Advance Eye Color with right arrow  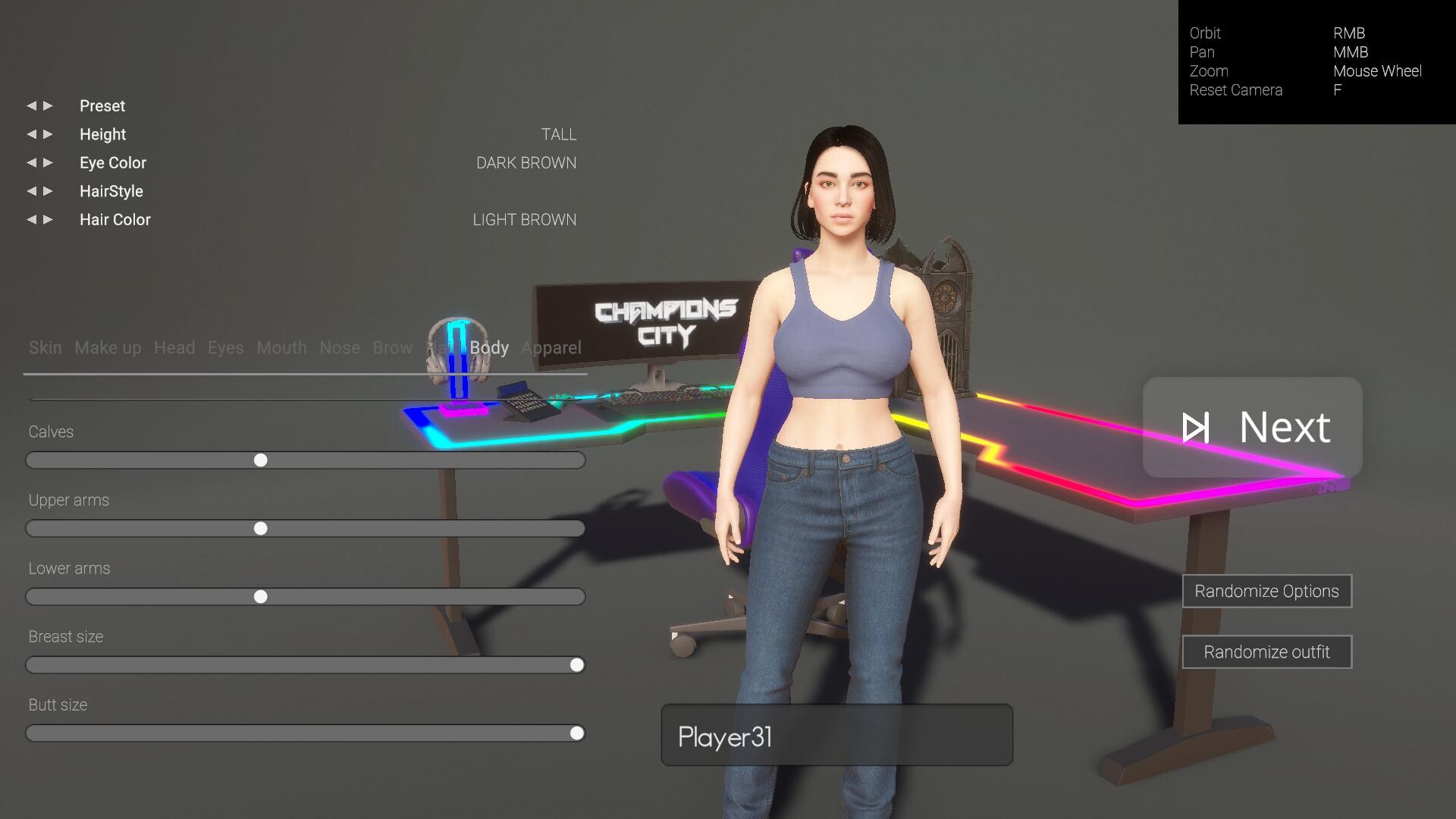click(x=48, y=162)
